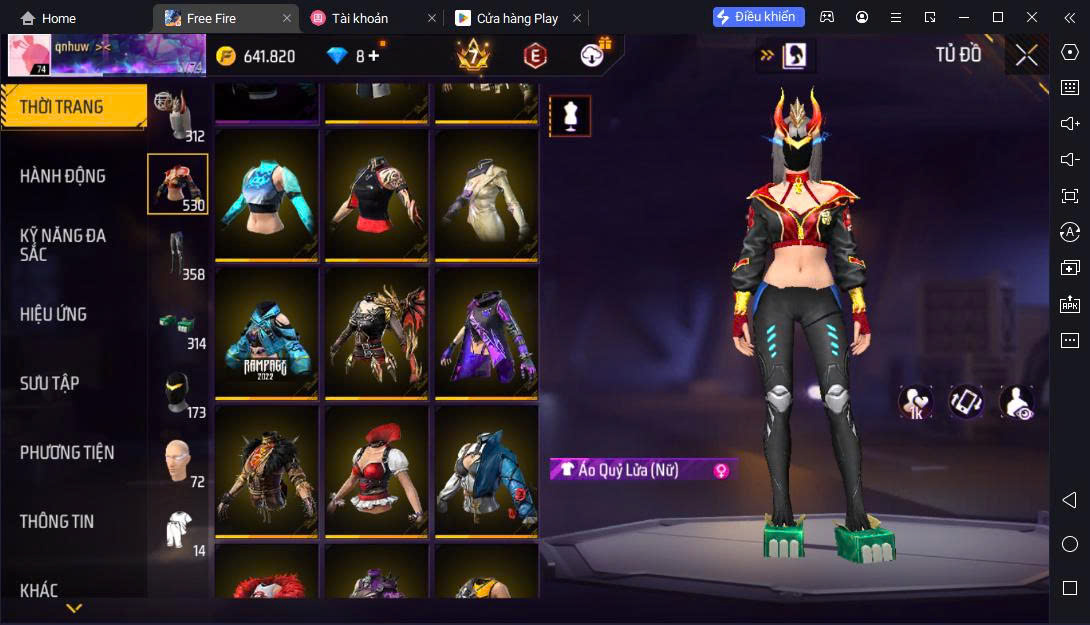Choose the Rampage 2022 jacket
The width and height of the screenshot is (1090, 625).
(x=267, y=332)
